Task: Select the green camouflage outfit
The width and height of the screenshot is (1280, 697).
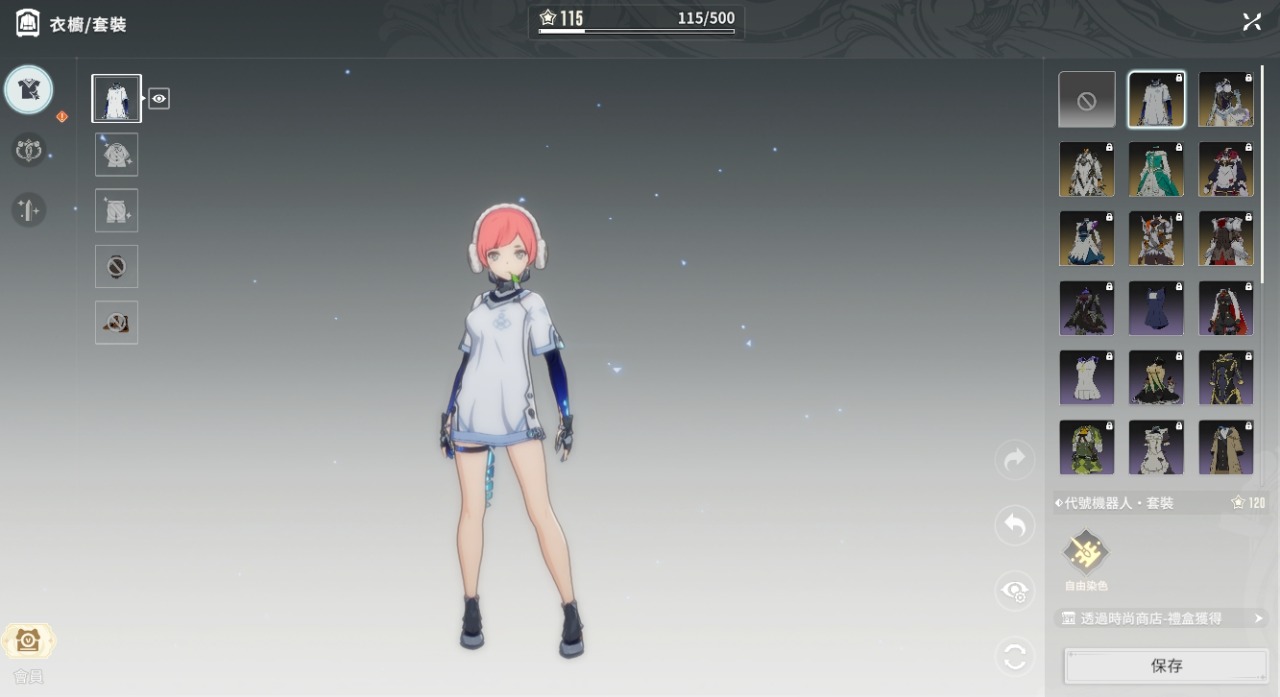Action: tap(1087, 447)
